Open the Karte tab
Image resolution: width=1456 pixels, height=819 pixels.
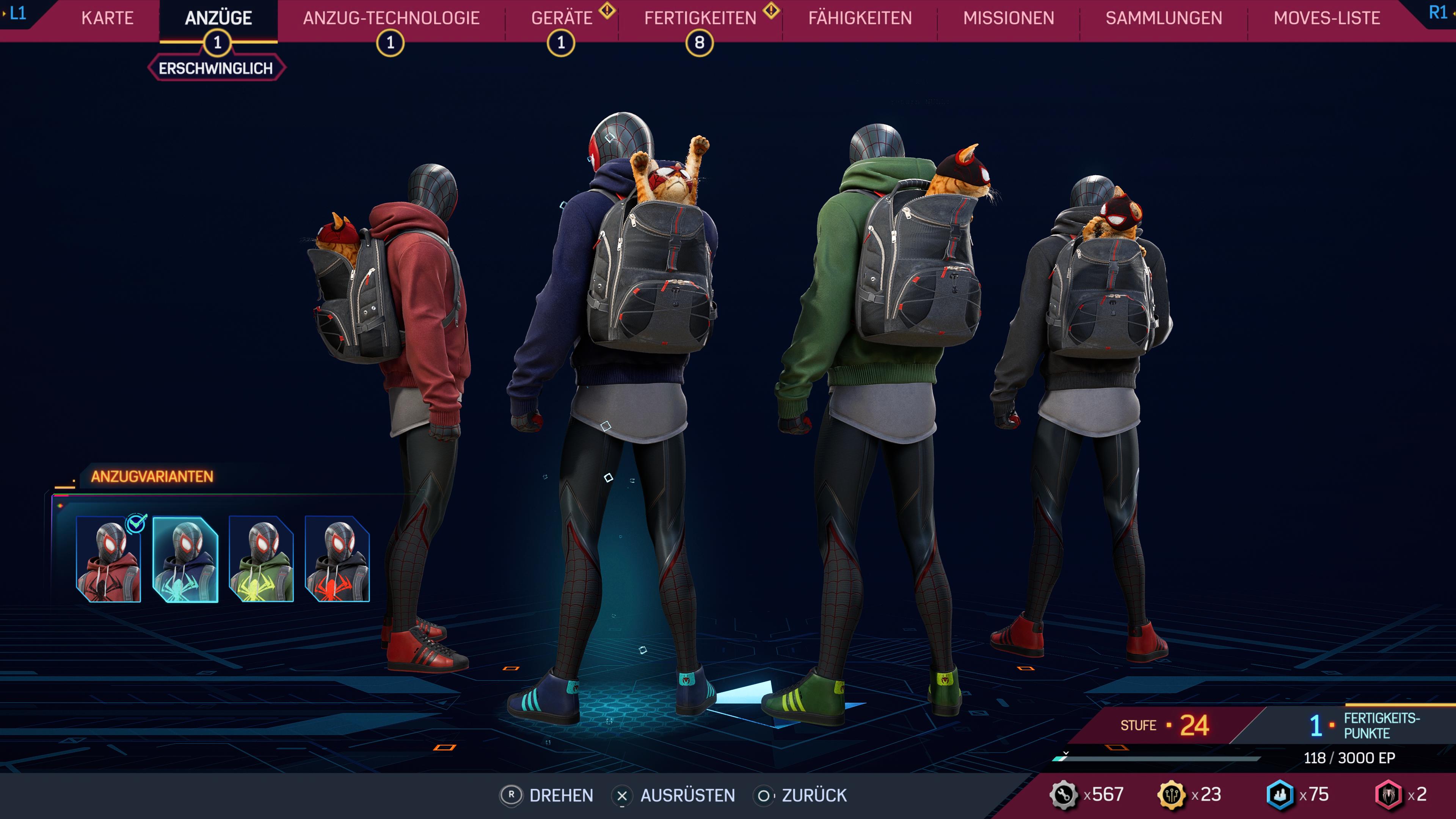click(x=107, y=18)
